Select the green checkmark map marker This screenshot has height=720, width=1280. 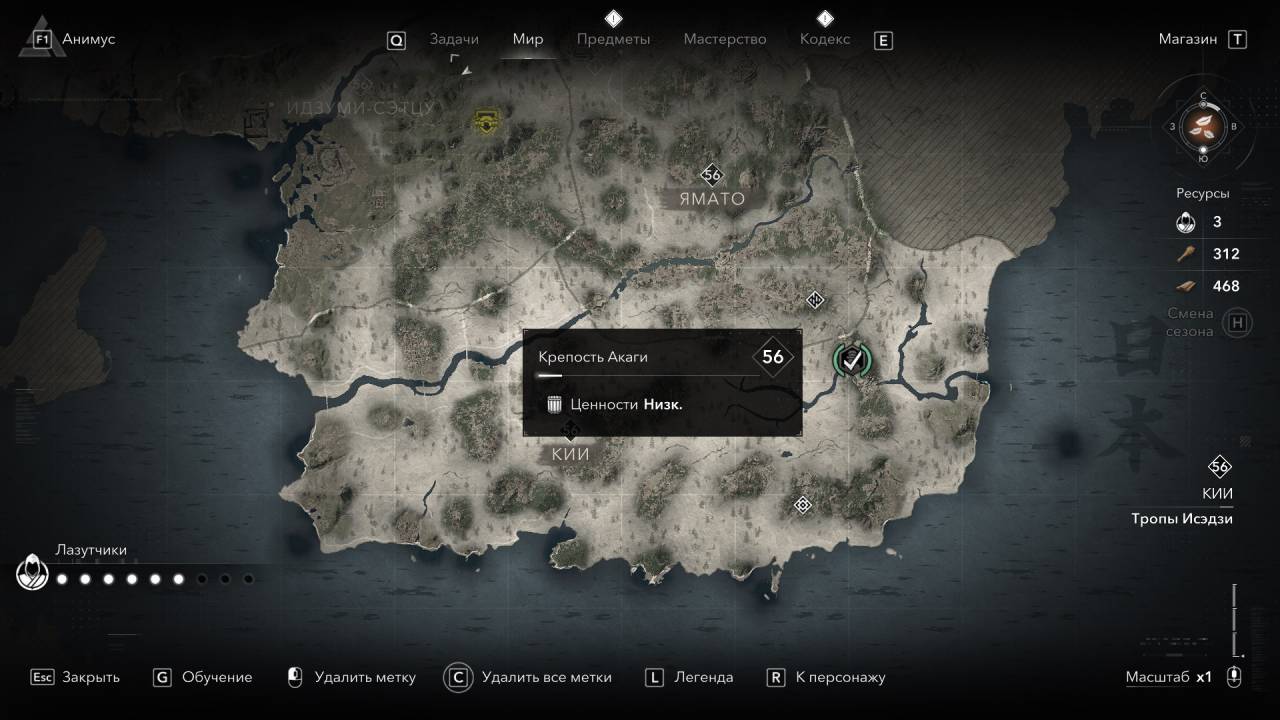(852, 360)
